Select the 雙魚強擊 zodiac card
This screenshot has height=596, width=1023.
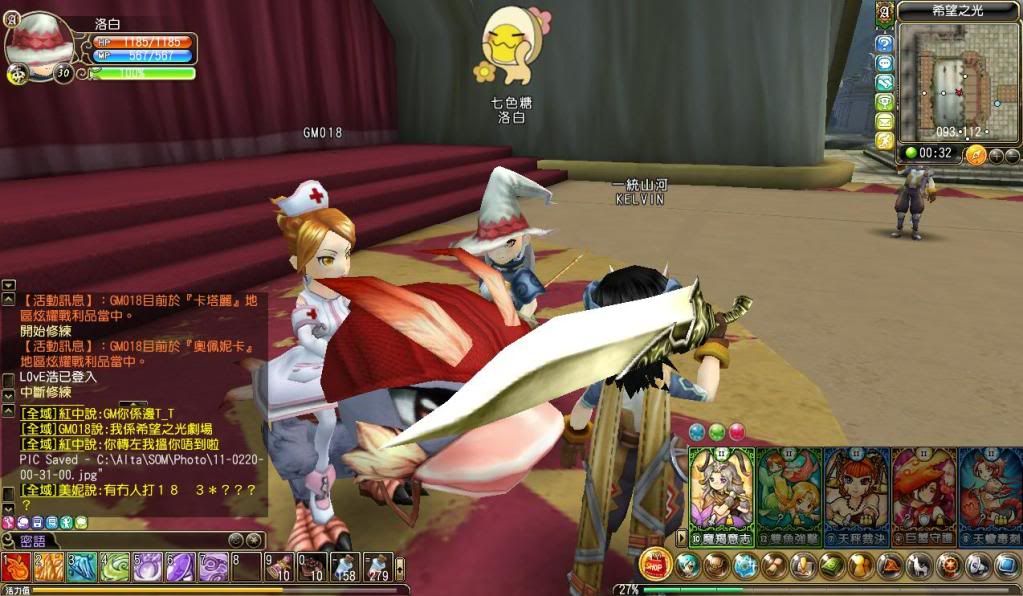pyautogui.click(x=788, y=494)
